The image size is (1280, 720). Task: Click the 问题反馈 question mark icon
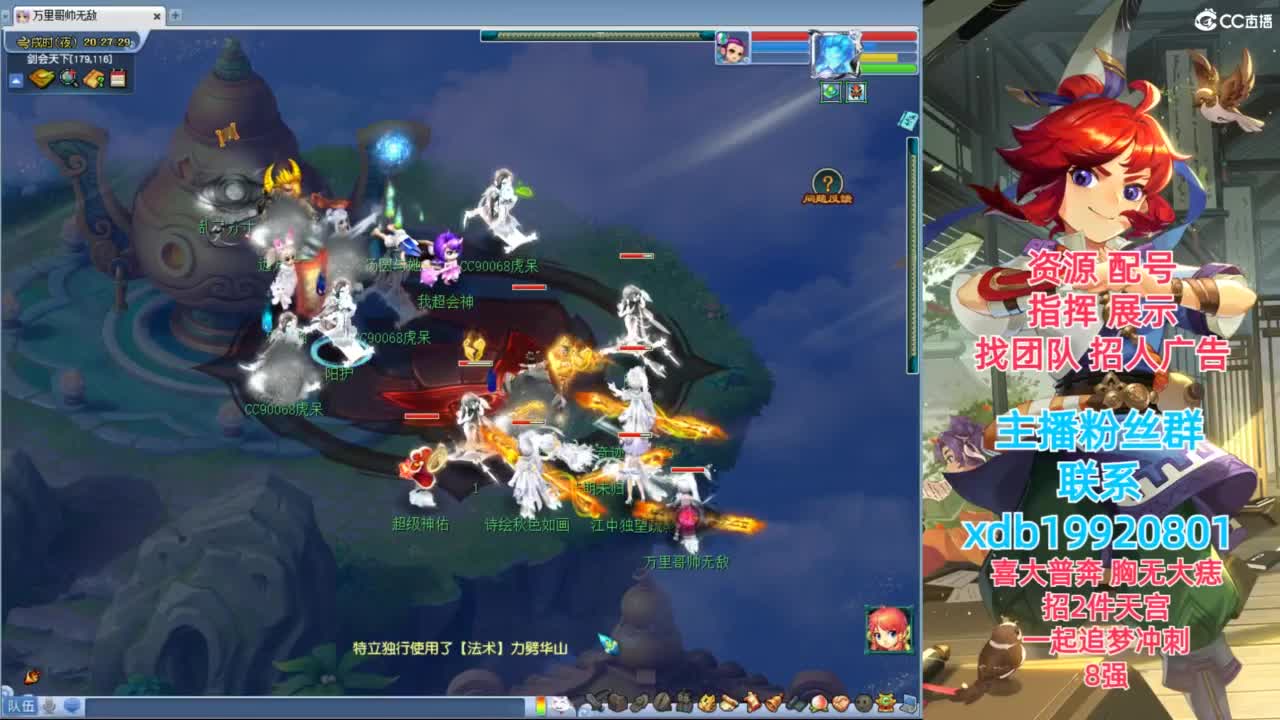point(826,182)
